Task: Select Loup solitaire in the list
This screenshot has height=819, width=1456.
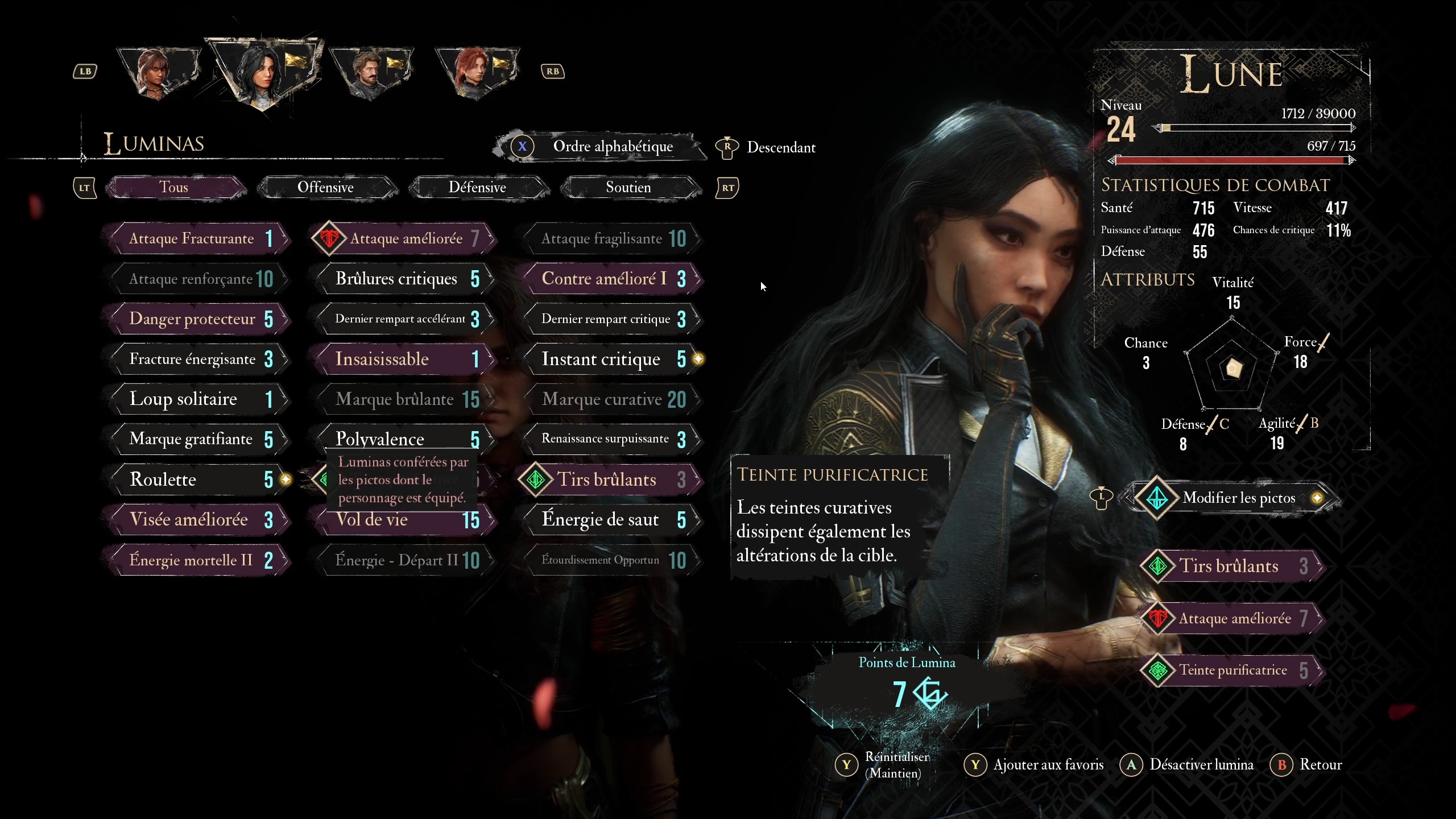Action: 196,399
